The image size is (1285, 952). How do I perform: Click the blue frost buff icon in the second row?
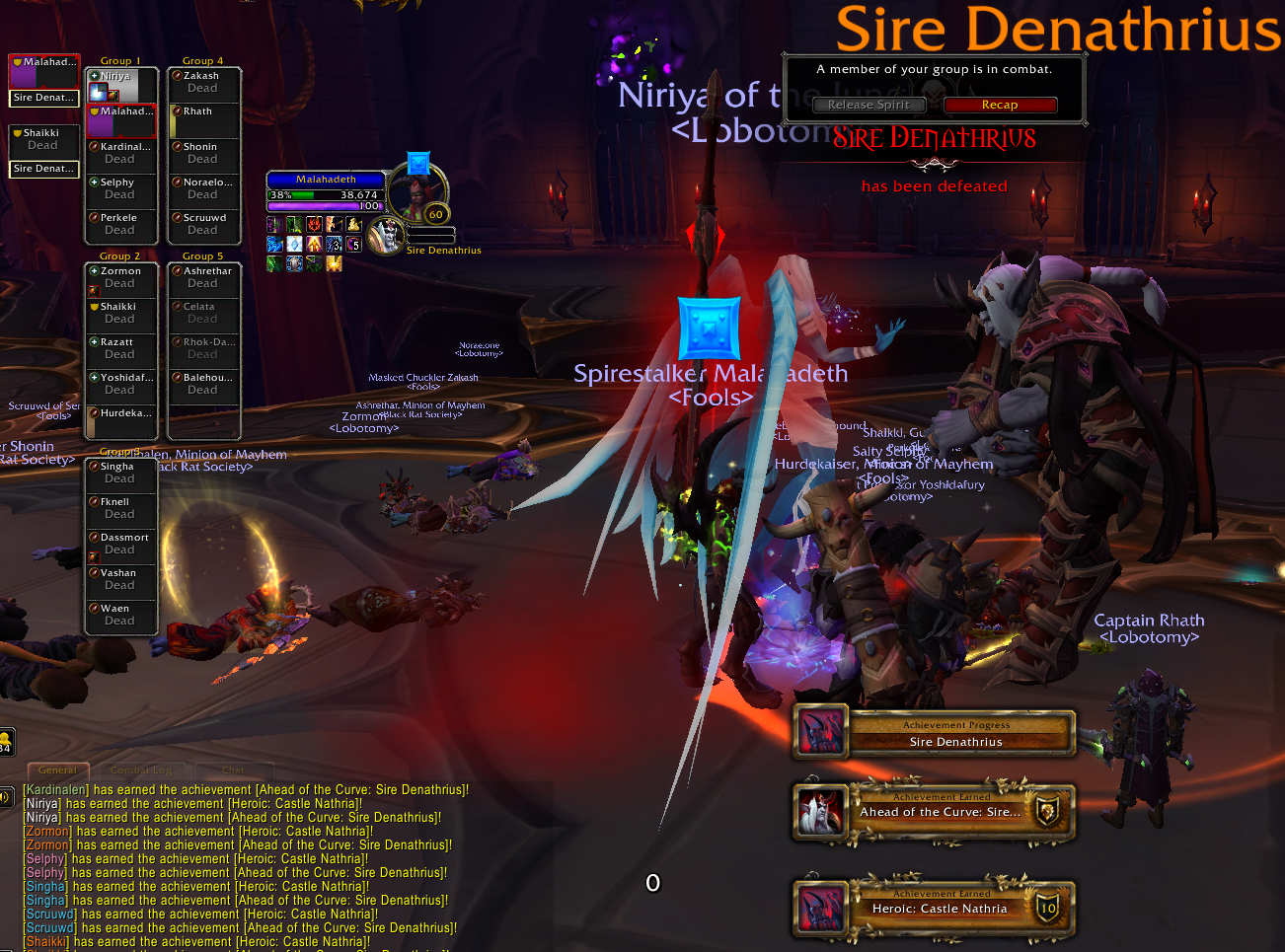274,244
